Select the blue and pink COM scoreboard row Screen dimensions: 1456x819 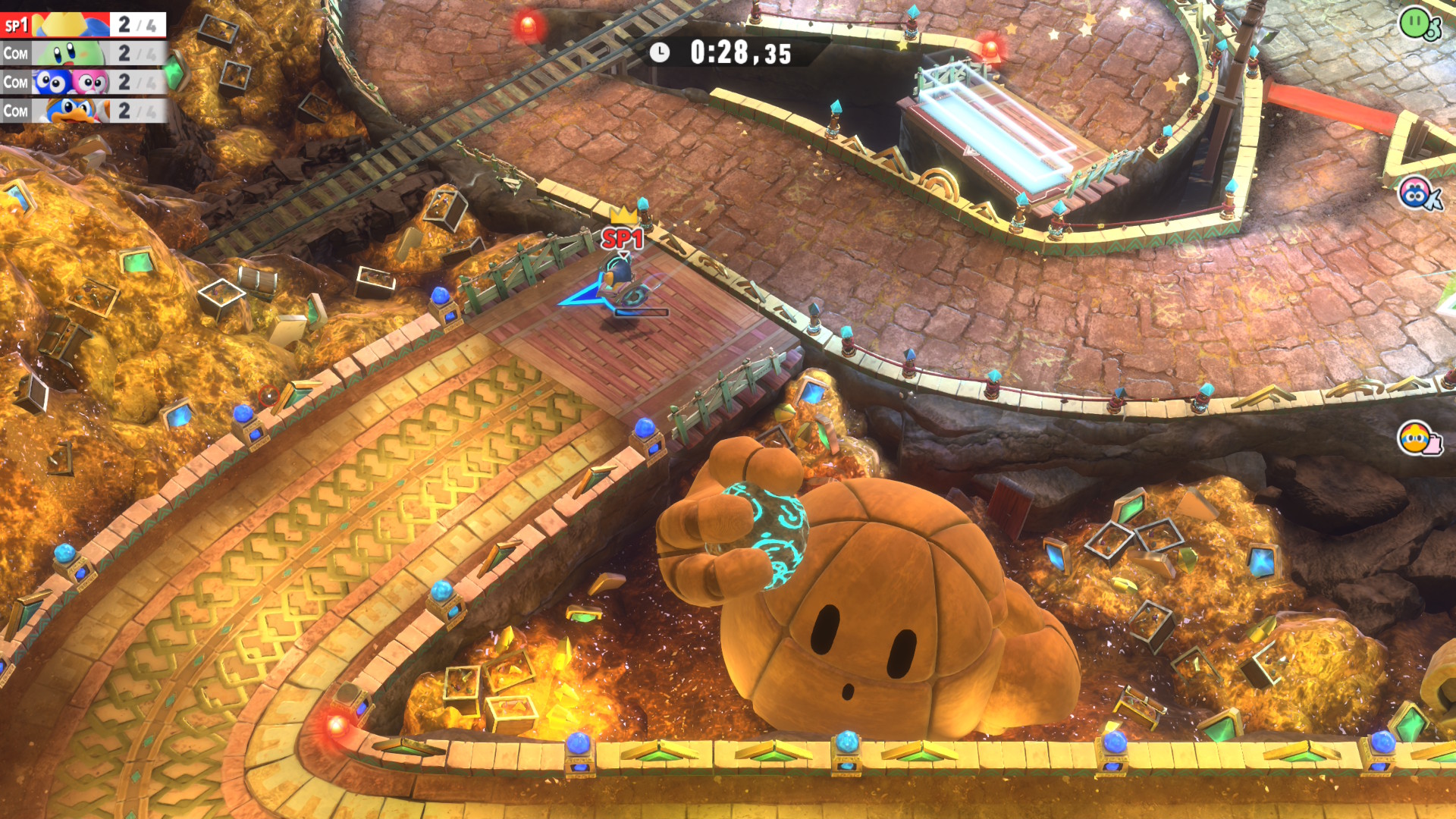pos(83,82)
